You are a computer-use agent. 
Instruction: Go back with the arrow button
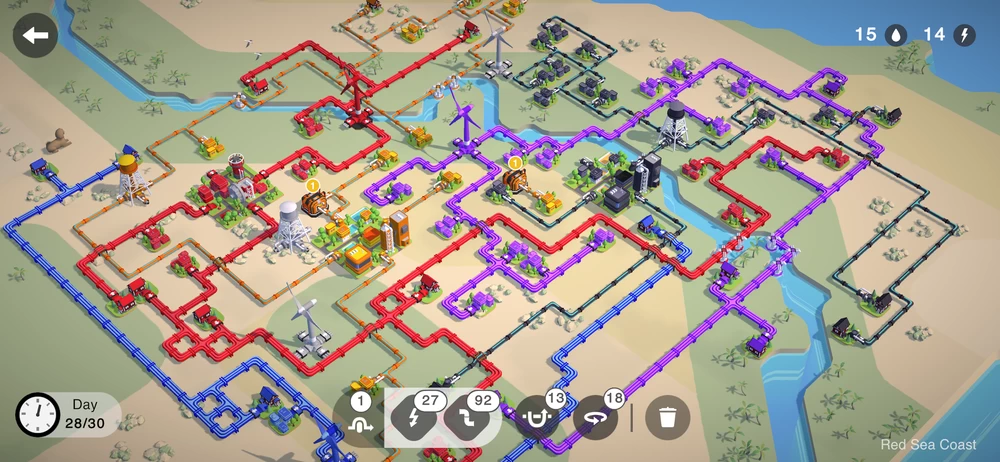[x=36, y=36]
